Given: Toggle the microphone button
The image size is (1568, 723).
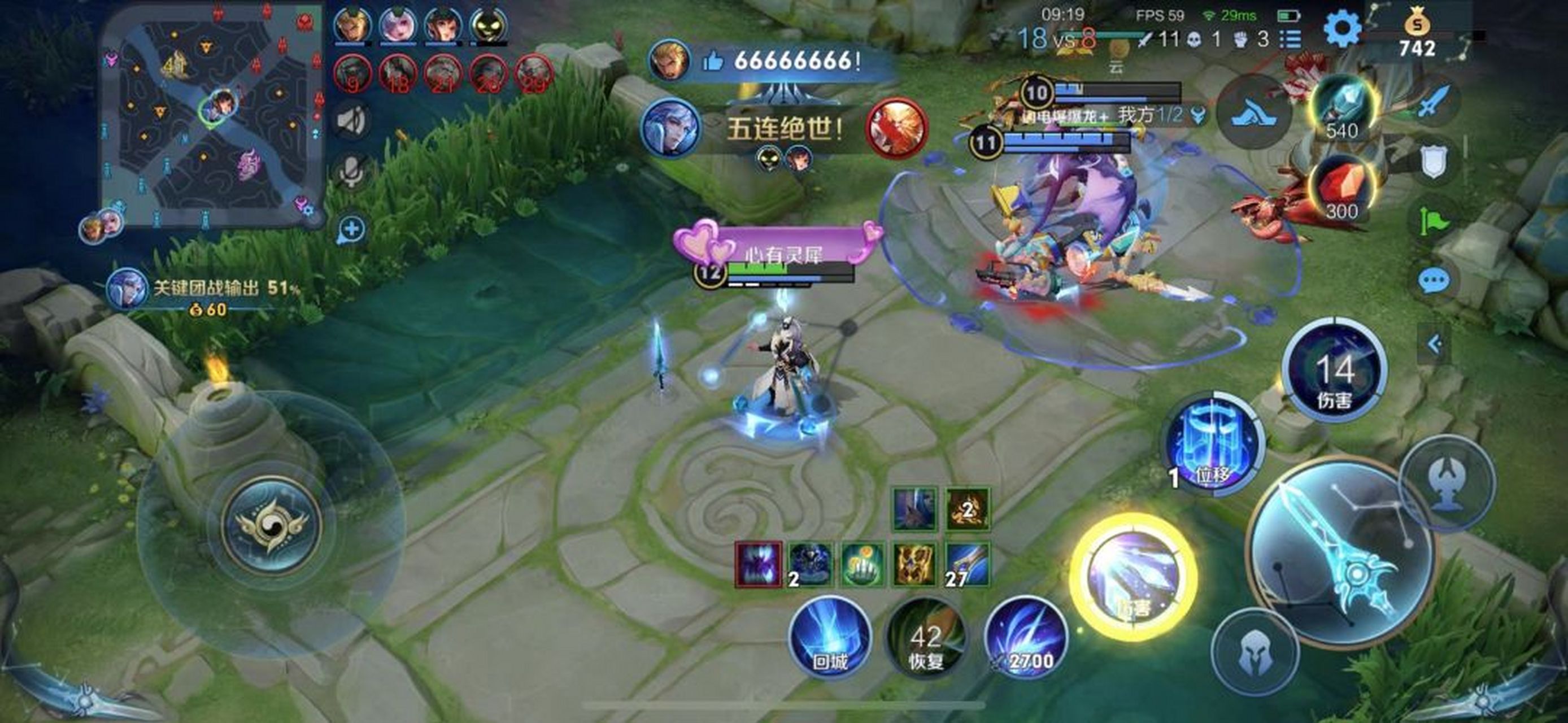Looking at the screenshot, I should (x=352, y=171).
